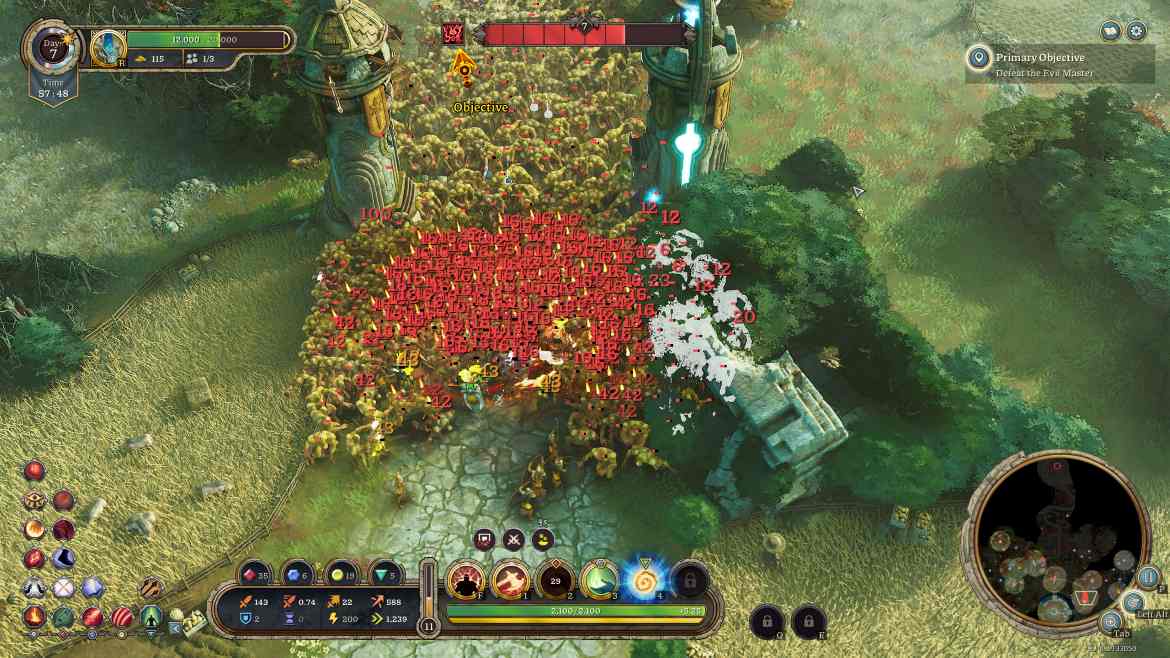
Task: Activate the glowing blue spiral ability
Action: (x=642, y=579)
